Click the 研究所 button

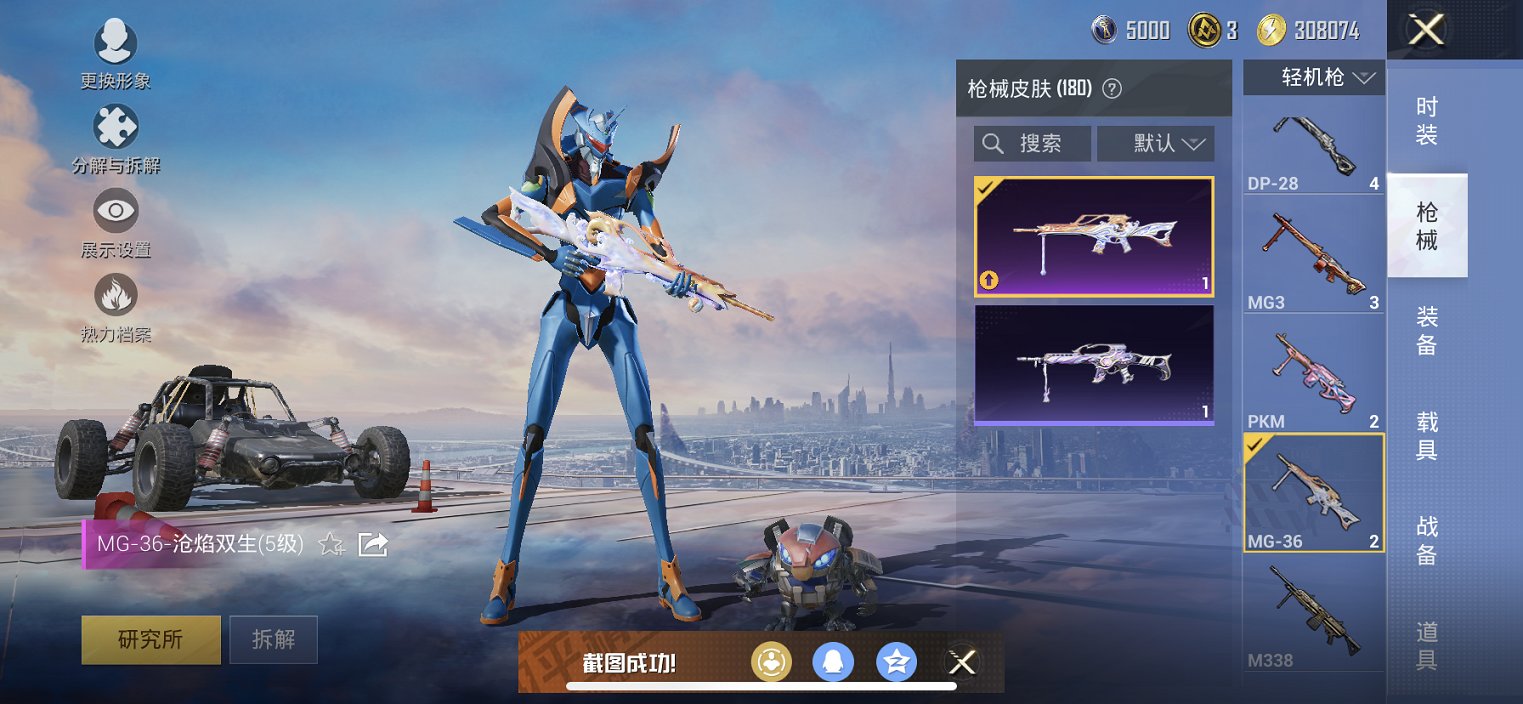pos(151,639)
